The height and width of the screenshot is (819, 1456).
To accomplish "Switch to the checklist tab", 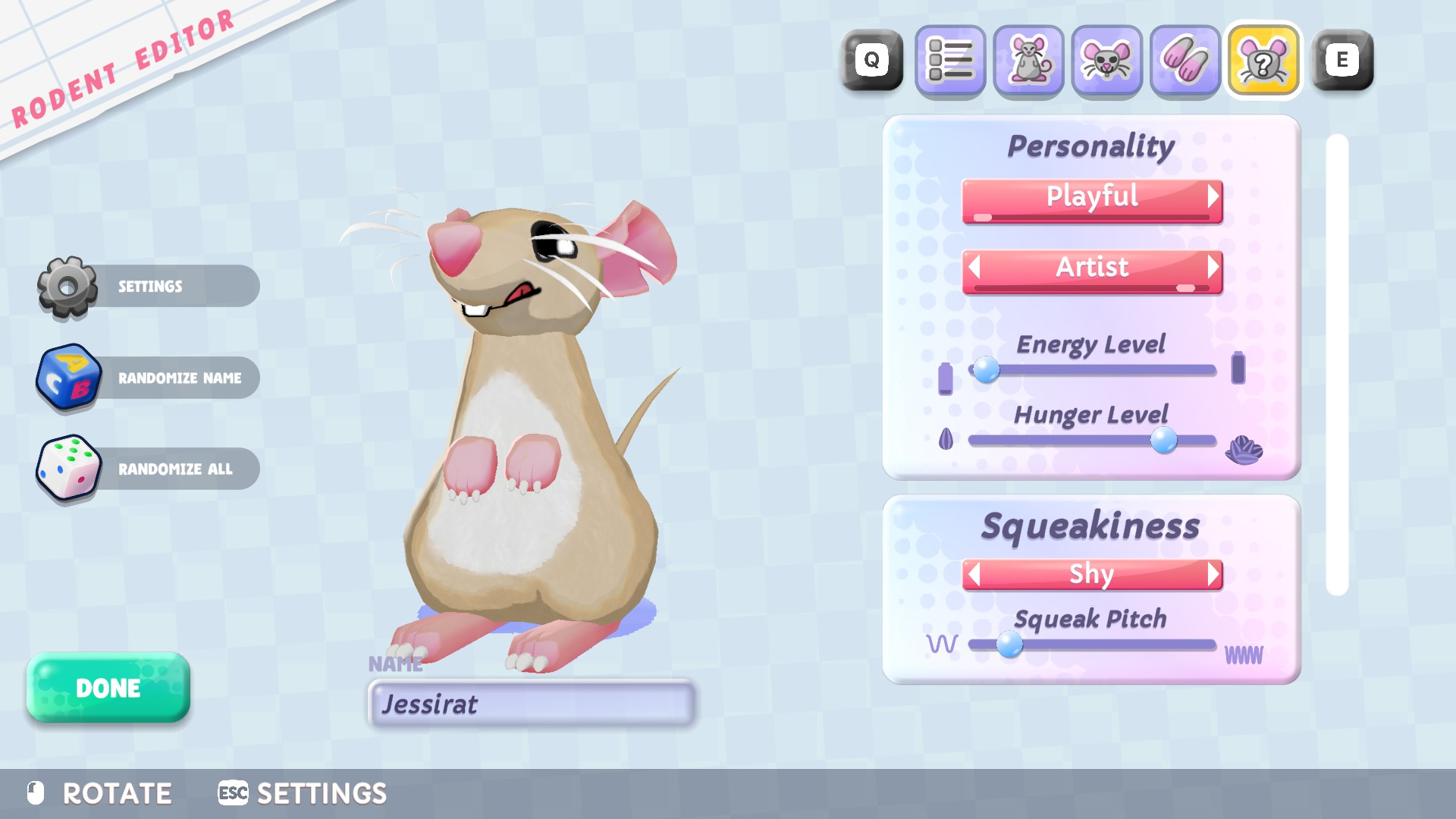I will point(950,61).
